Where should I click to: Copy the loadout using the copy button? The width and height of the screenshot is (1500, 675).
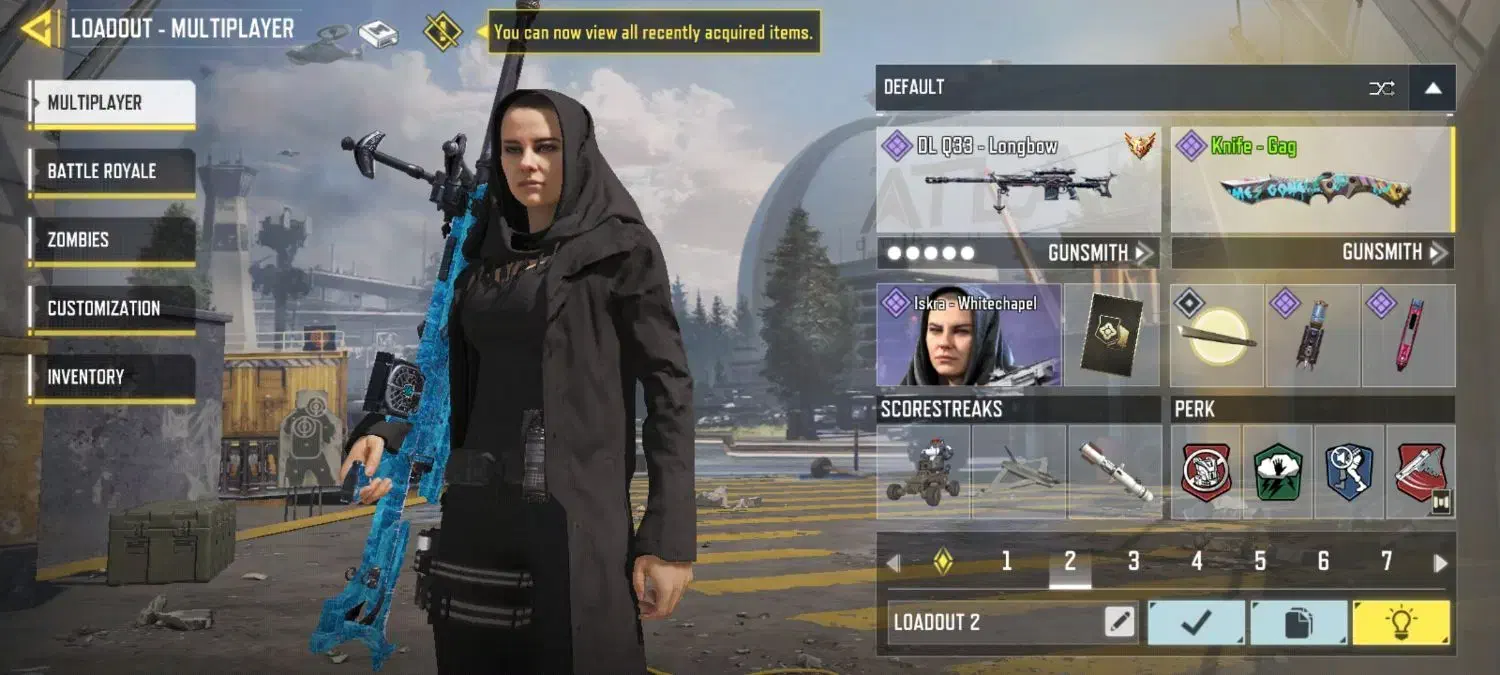click(x=1298, y=622)
